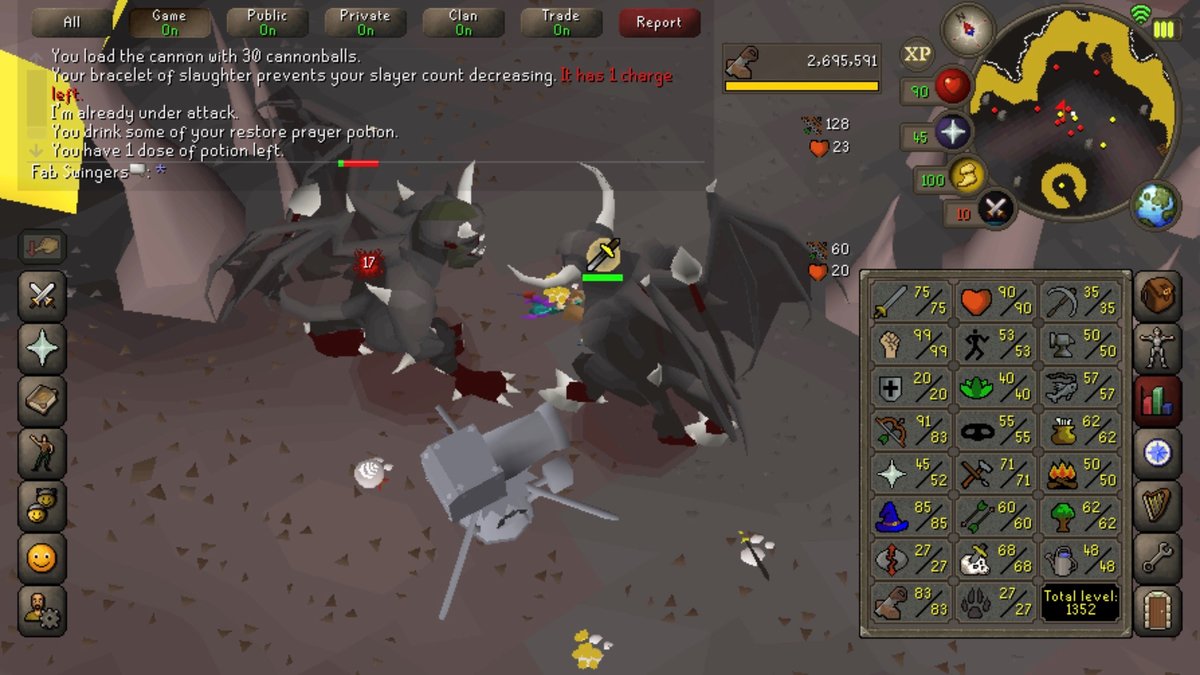Switch to the Clan chat tab
The width and height of the screenshot is (1200, 675).
[x=463, y=22]
